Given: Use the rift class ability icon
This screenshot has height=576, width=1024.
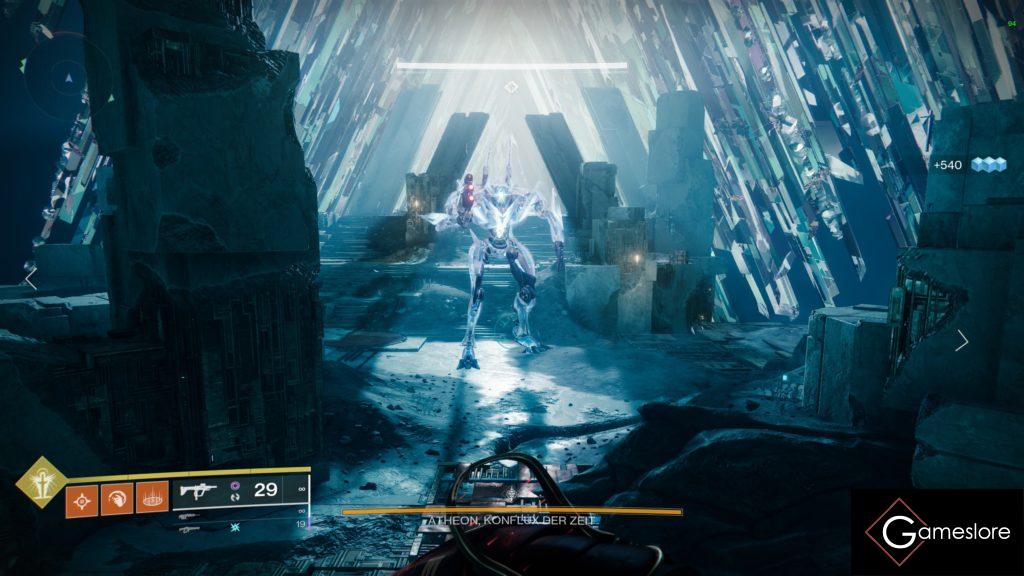Looking at the screenshot, I should point(152,497).
